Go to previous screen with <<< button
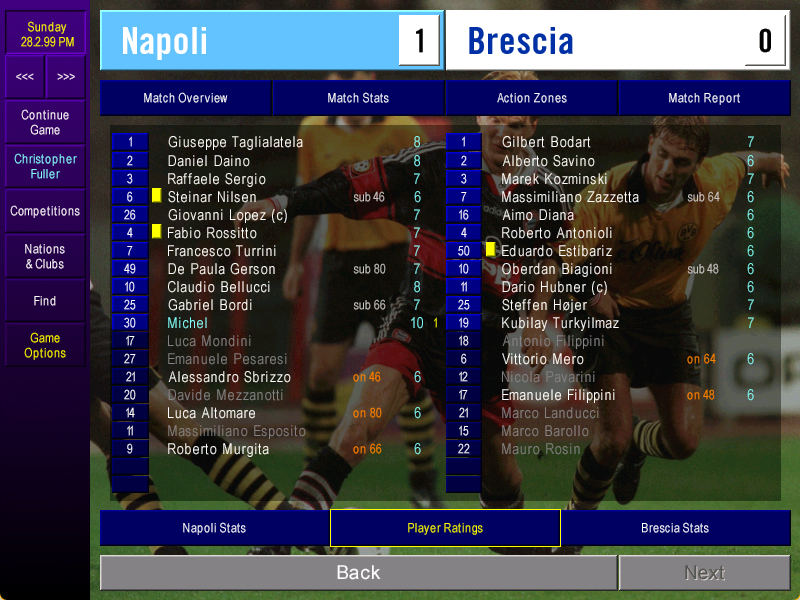This screenshot has height=600, width=800. (25, 77)
